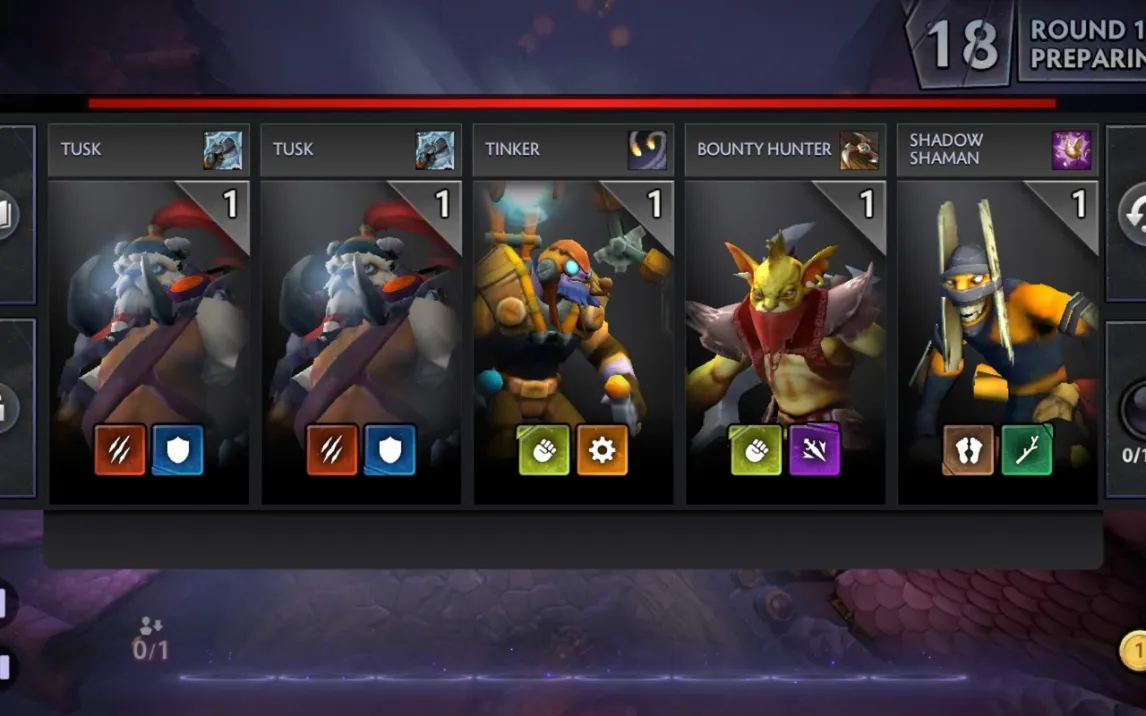Click Shadow Shaman's green branch alliance icon
Screen dimensions: 1146x716
tap(1026, 450)
